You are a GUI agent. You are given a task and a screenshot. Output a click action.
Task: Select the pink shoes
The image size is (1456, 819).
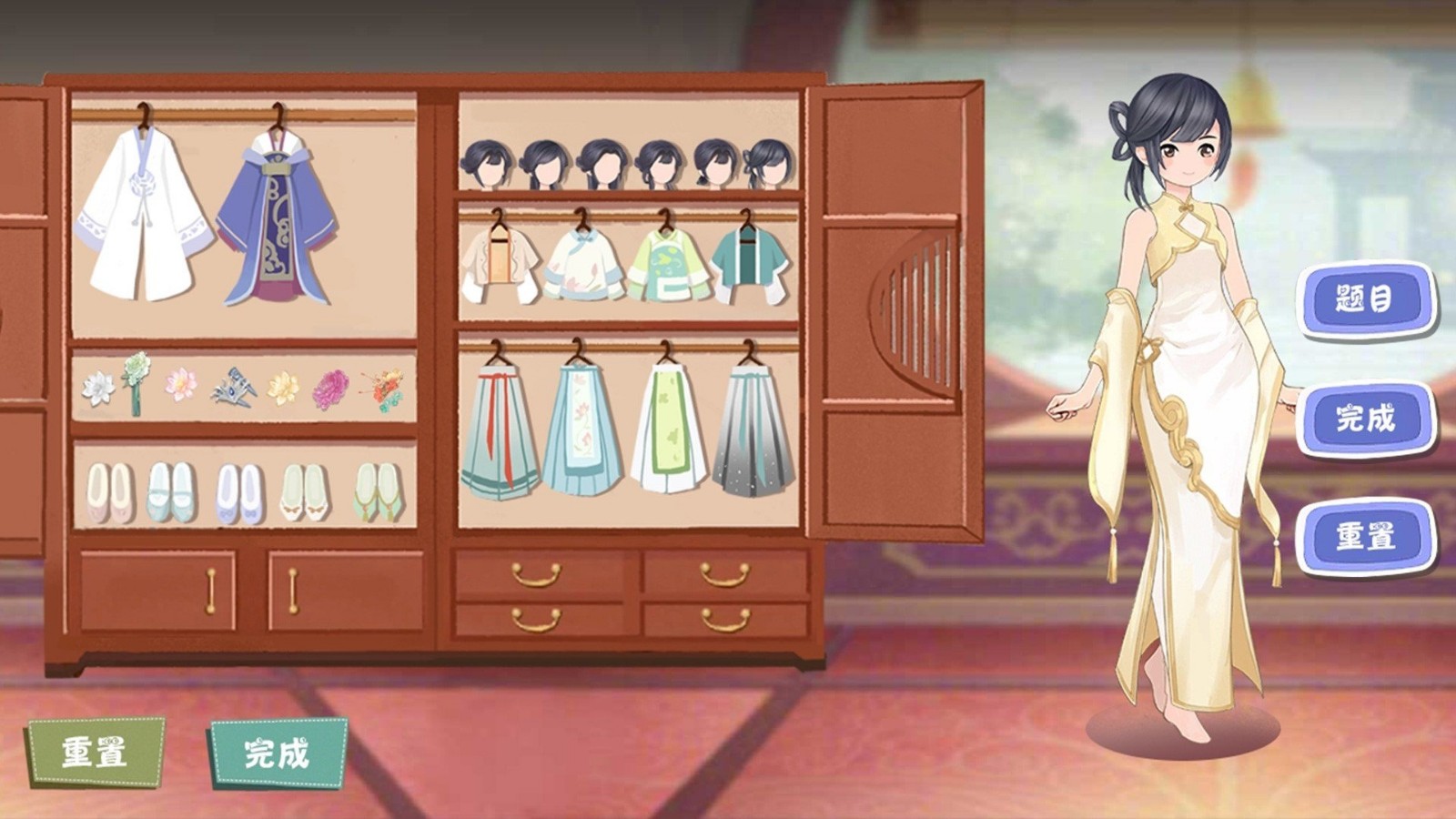(x=109, y=493)
